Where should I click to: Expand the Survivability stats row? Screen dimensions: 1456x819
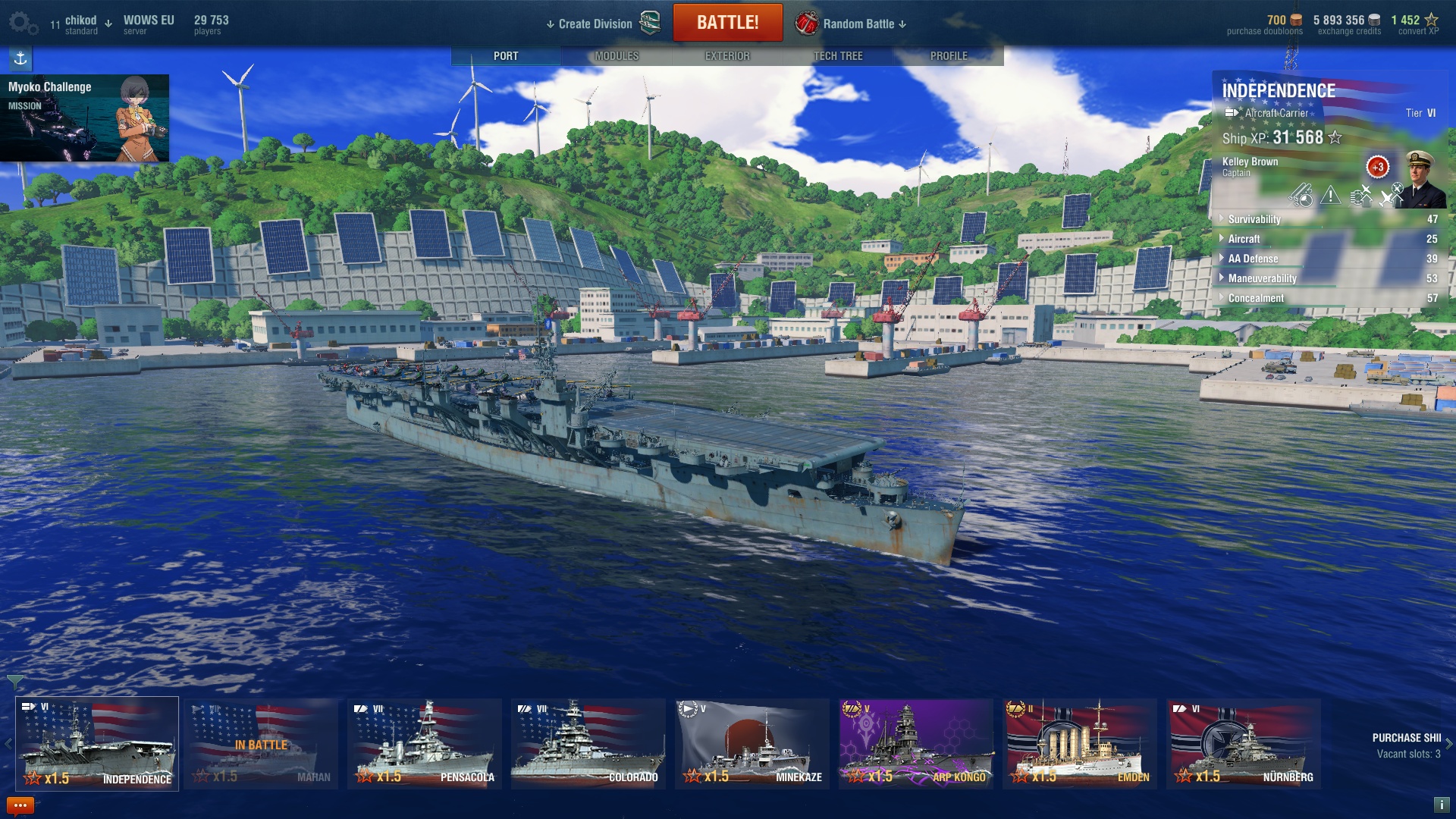tap(1254, 219)
